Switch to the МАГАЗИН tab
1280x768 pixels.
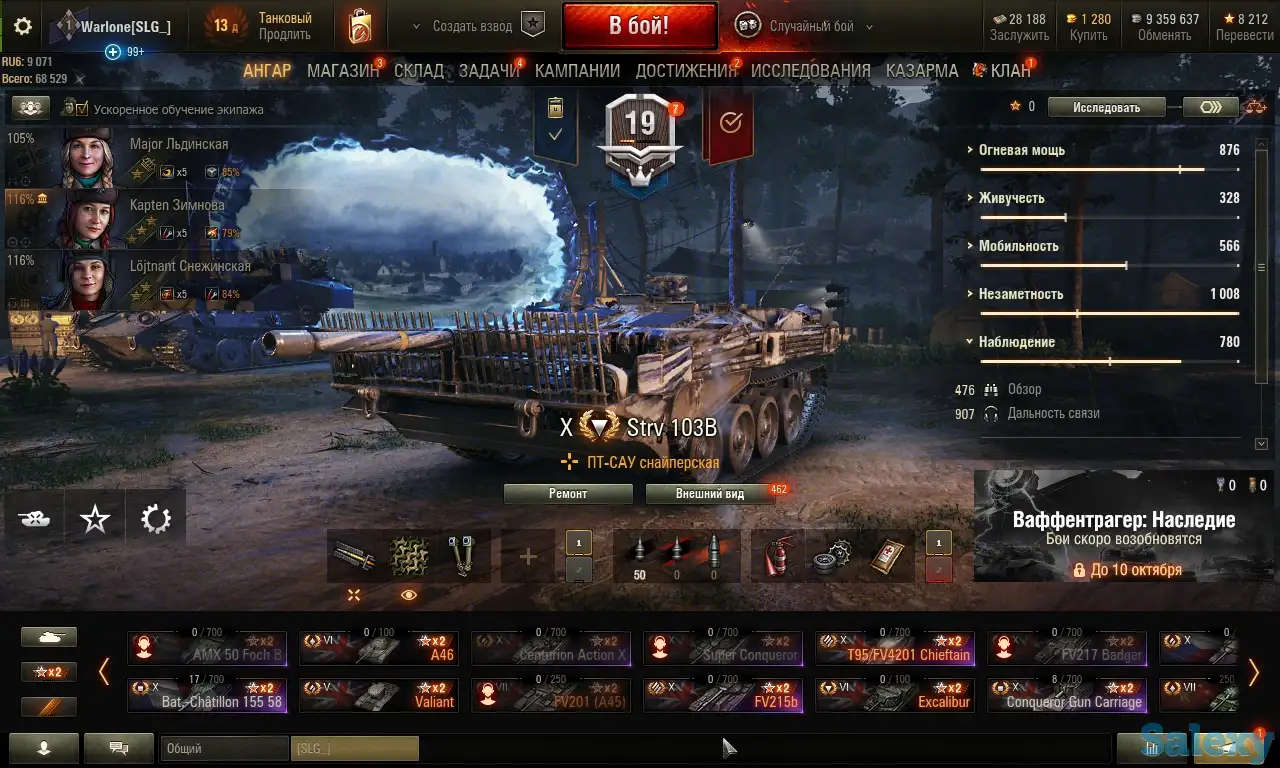(x=343, y=71)
